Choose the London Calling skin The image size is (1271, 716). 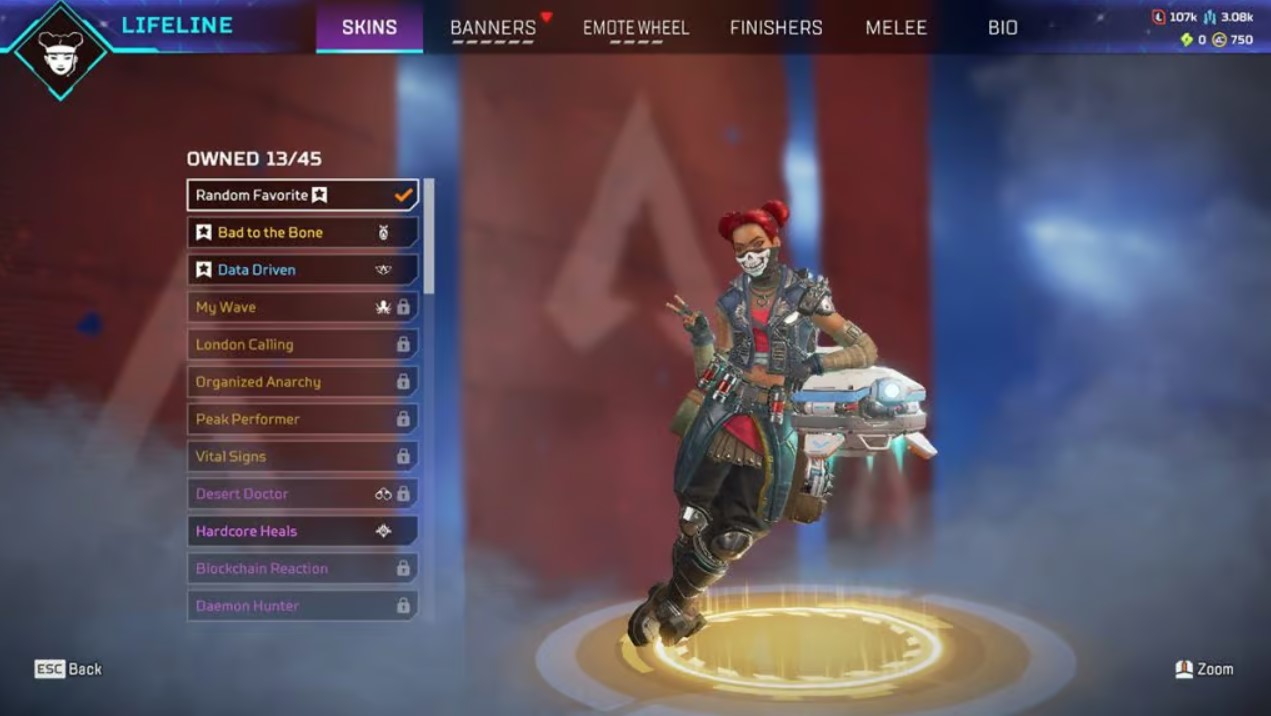302,345
